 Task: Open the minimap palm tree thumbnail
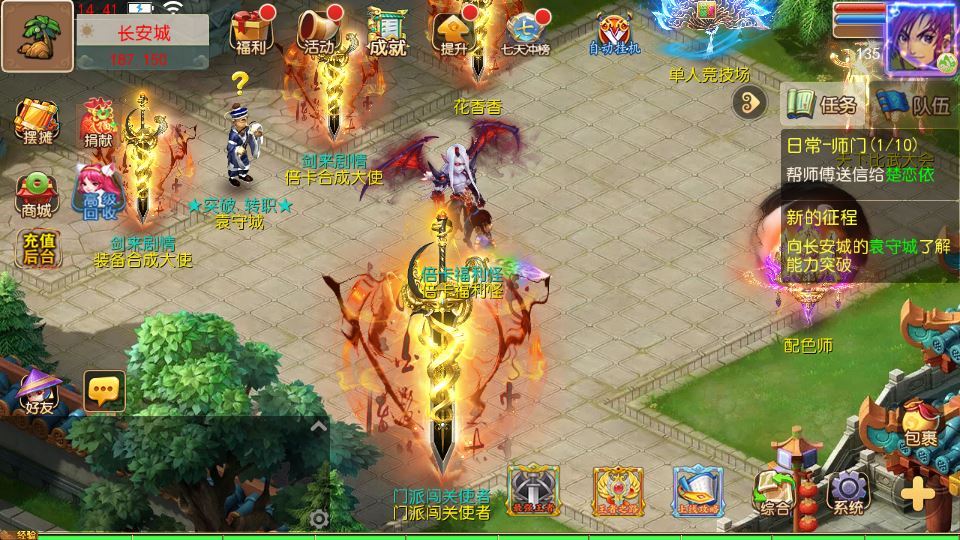click(36, 35)
